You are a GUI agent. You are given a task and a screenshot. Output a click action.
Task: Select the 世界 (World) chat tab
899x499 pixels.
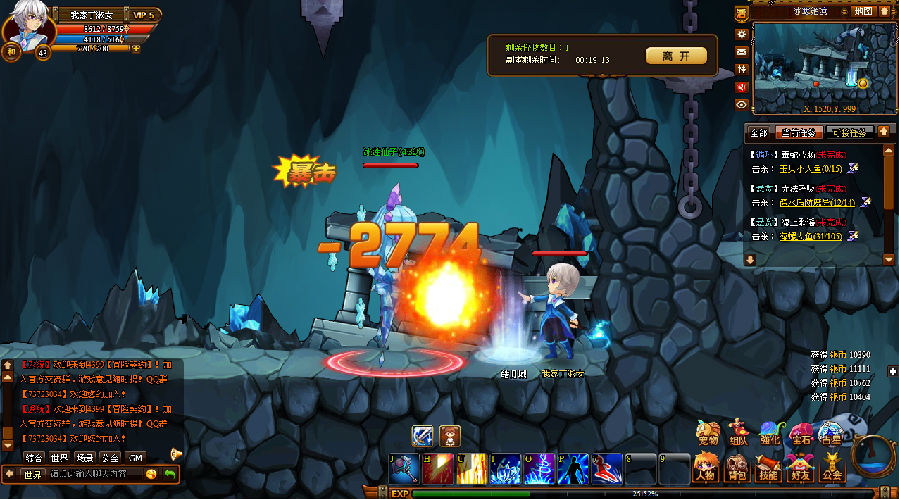58,457
